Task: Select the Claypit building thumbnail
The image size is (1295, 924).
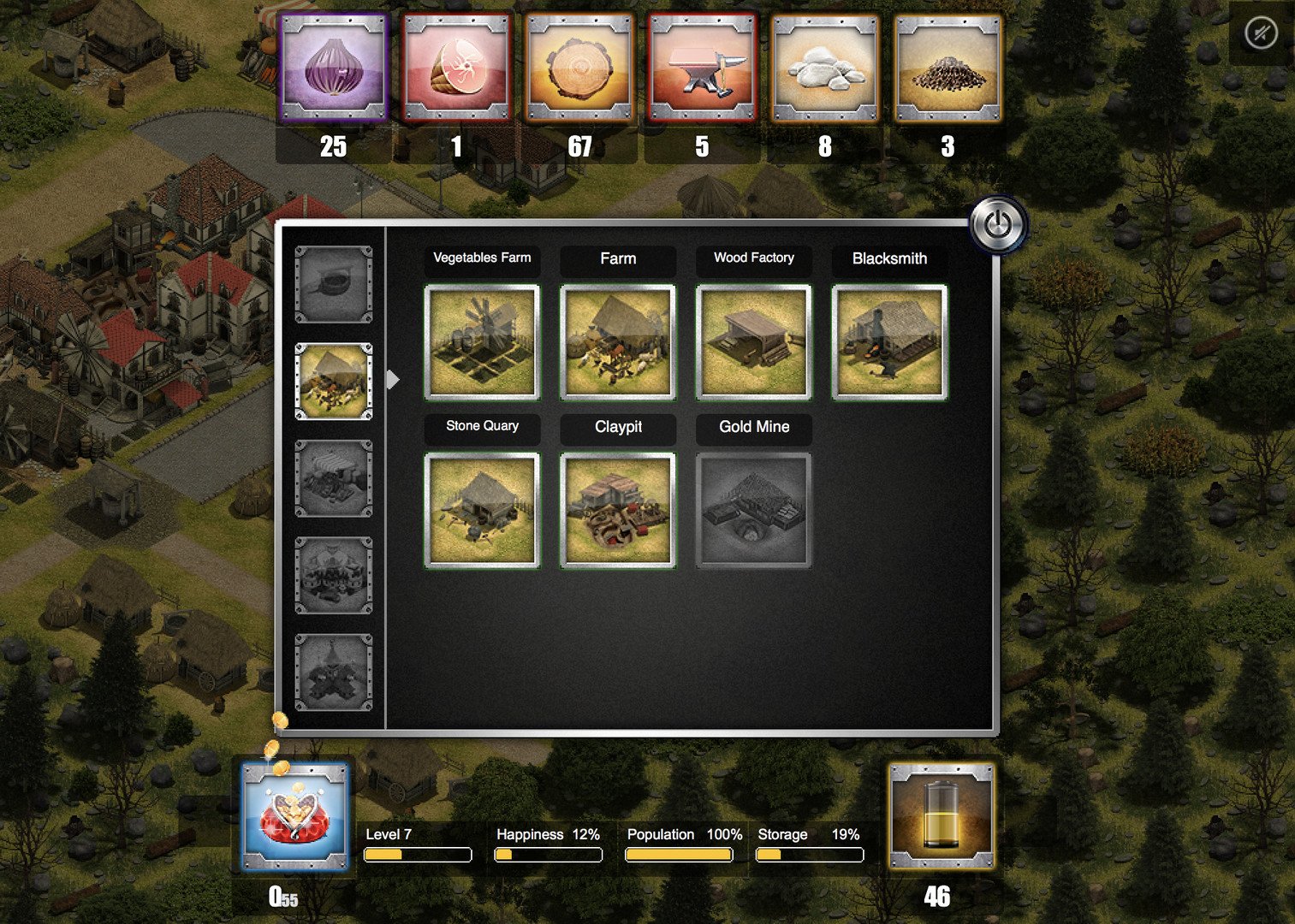Action: coord(617,510)
